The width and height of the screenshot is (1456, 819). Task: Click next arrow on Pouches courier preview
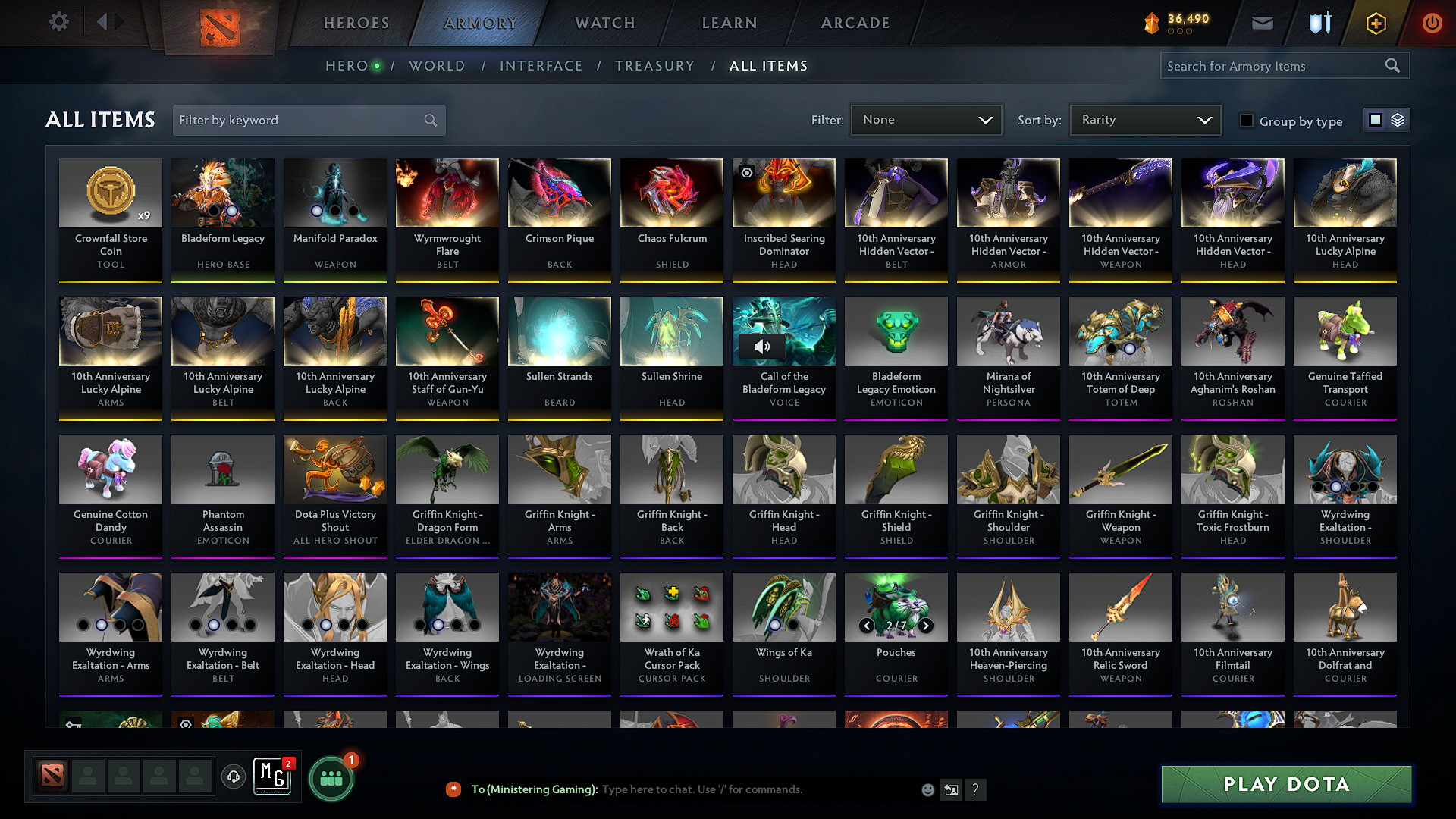pos(925,626)
